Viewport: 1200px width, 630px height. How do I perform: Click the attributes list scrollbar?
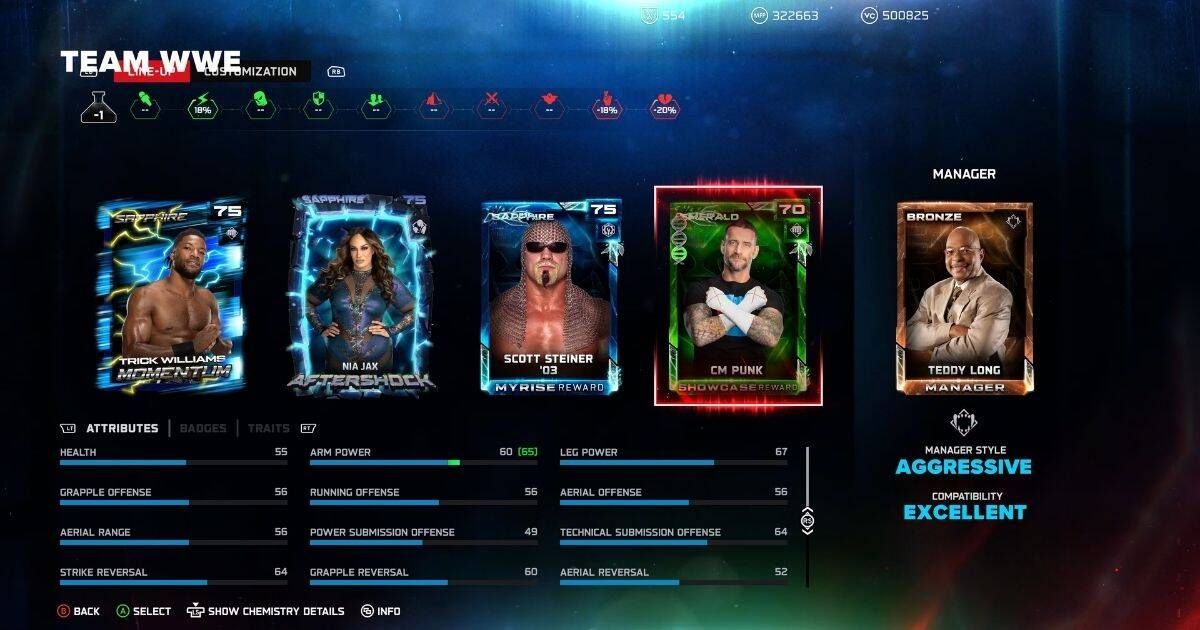click(x=808, y=516)
